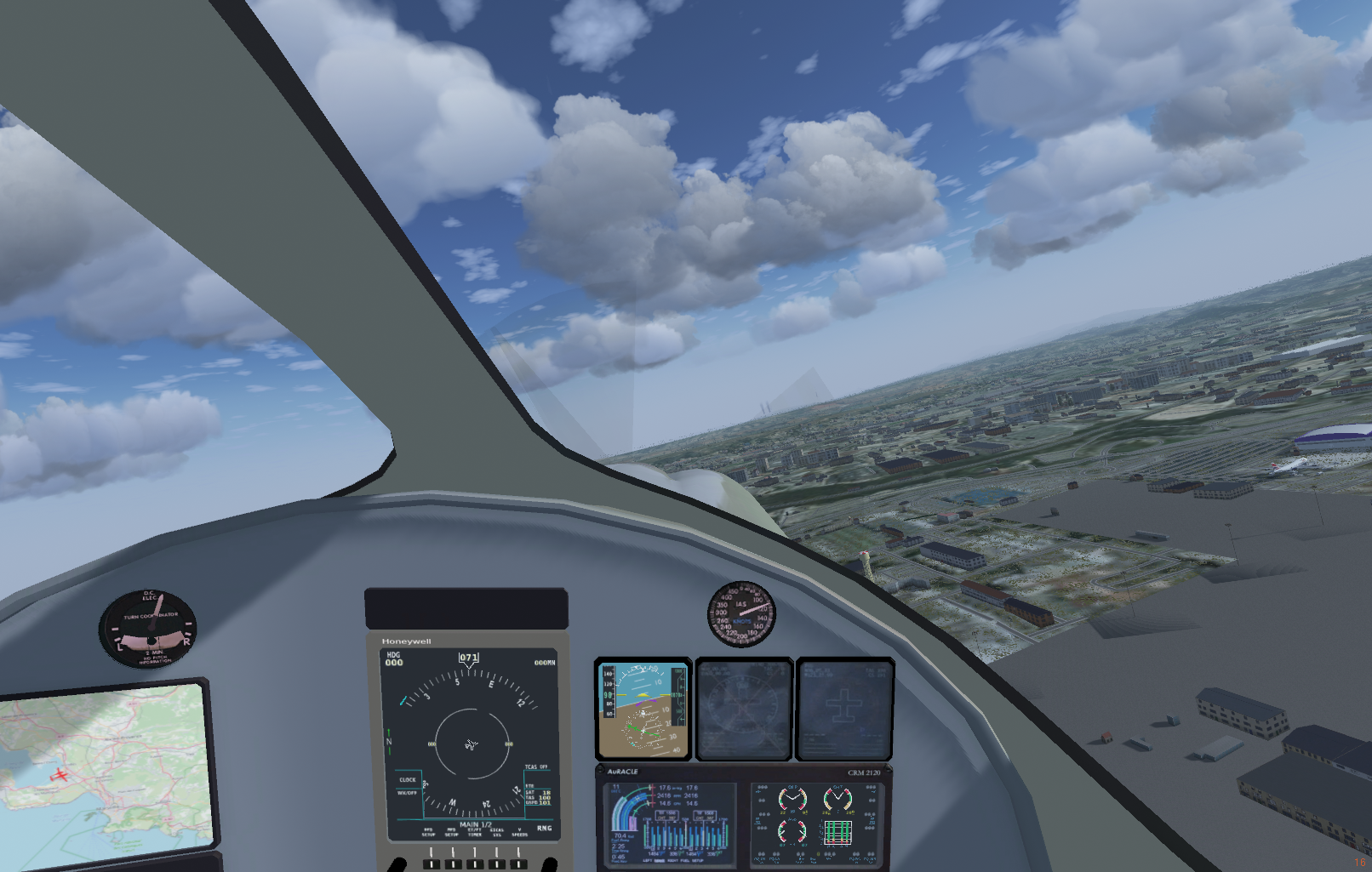Push the softkey below V SPEEDS
1372x872 pixels.
pos(519,863)
